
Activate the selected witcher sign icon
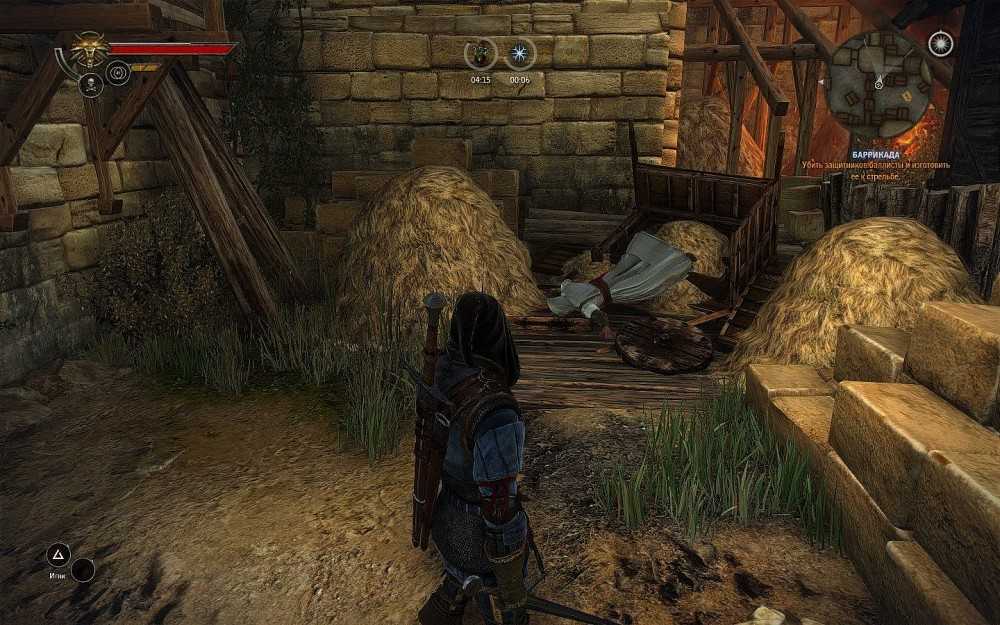click(x=118, y=73)
